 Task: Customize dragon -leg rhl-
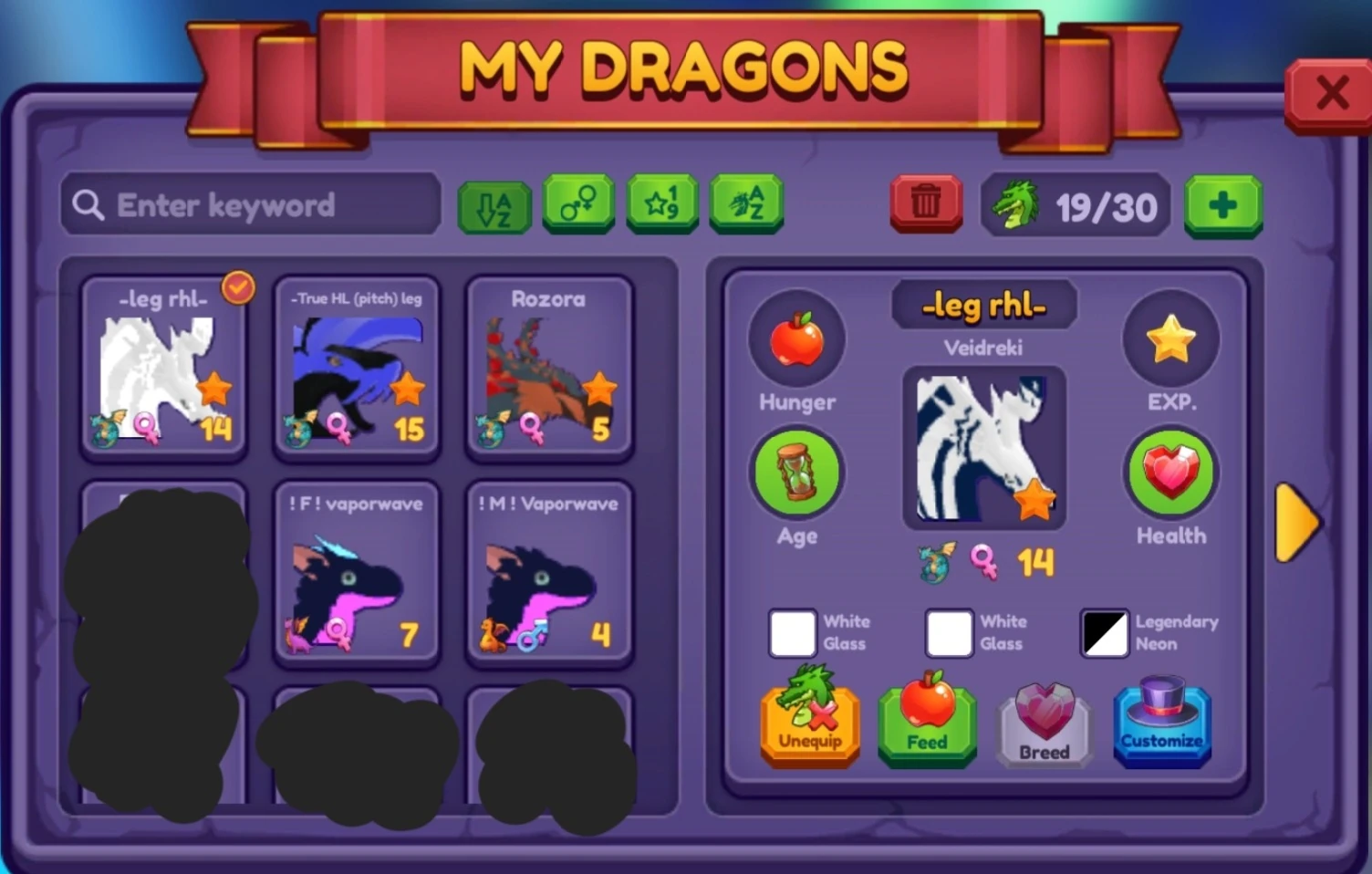click(x=1161, y=723)
